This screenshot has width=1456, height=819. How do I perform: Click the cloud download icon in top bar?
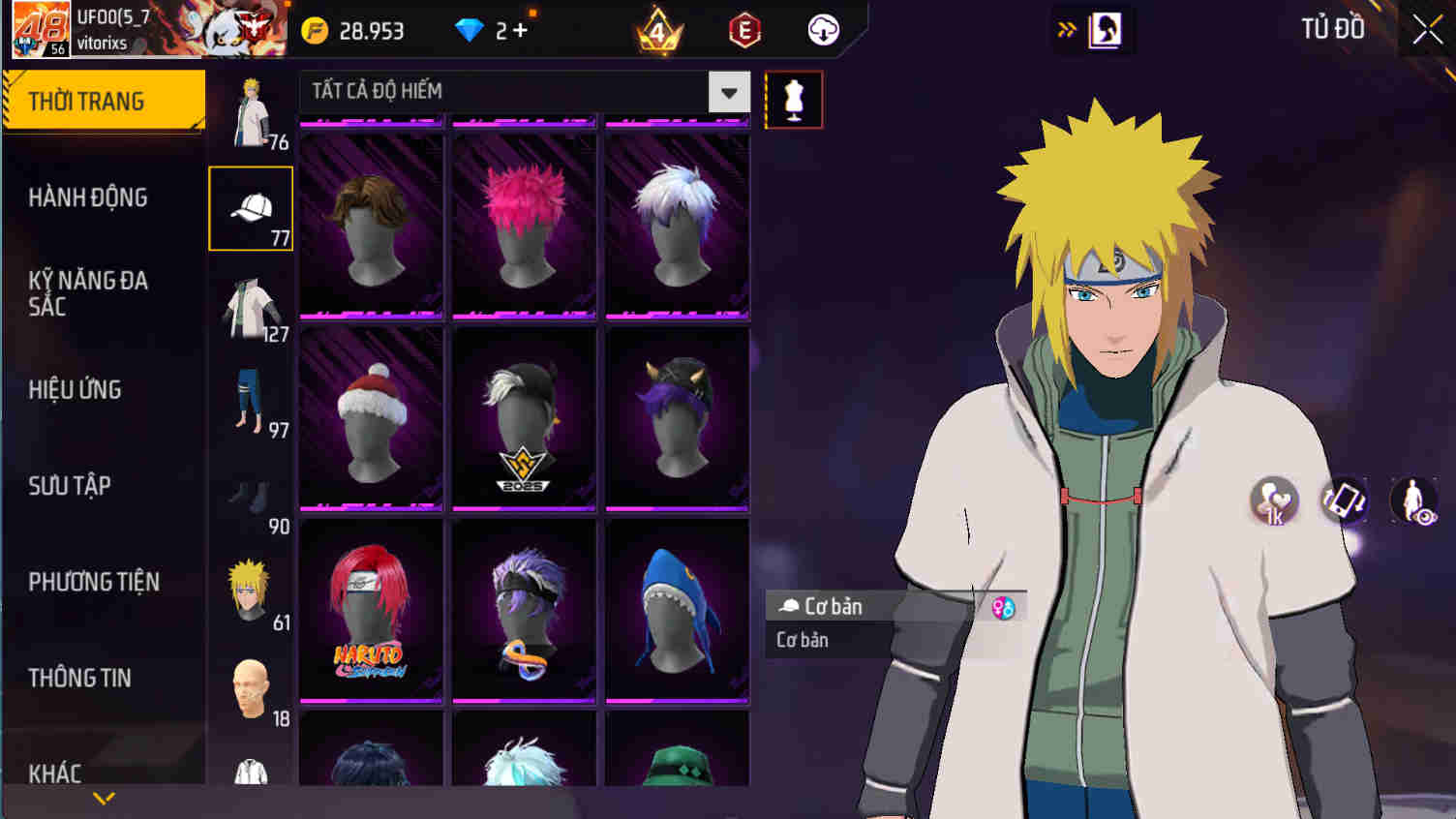[824, 30]
